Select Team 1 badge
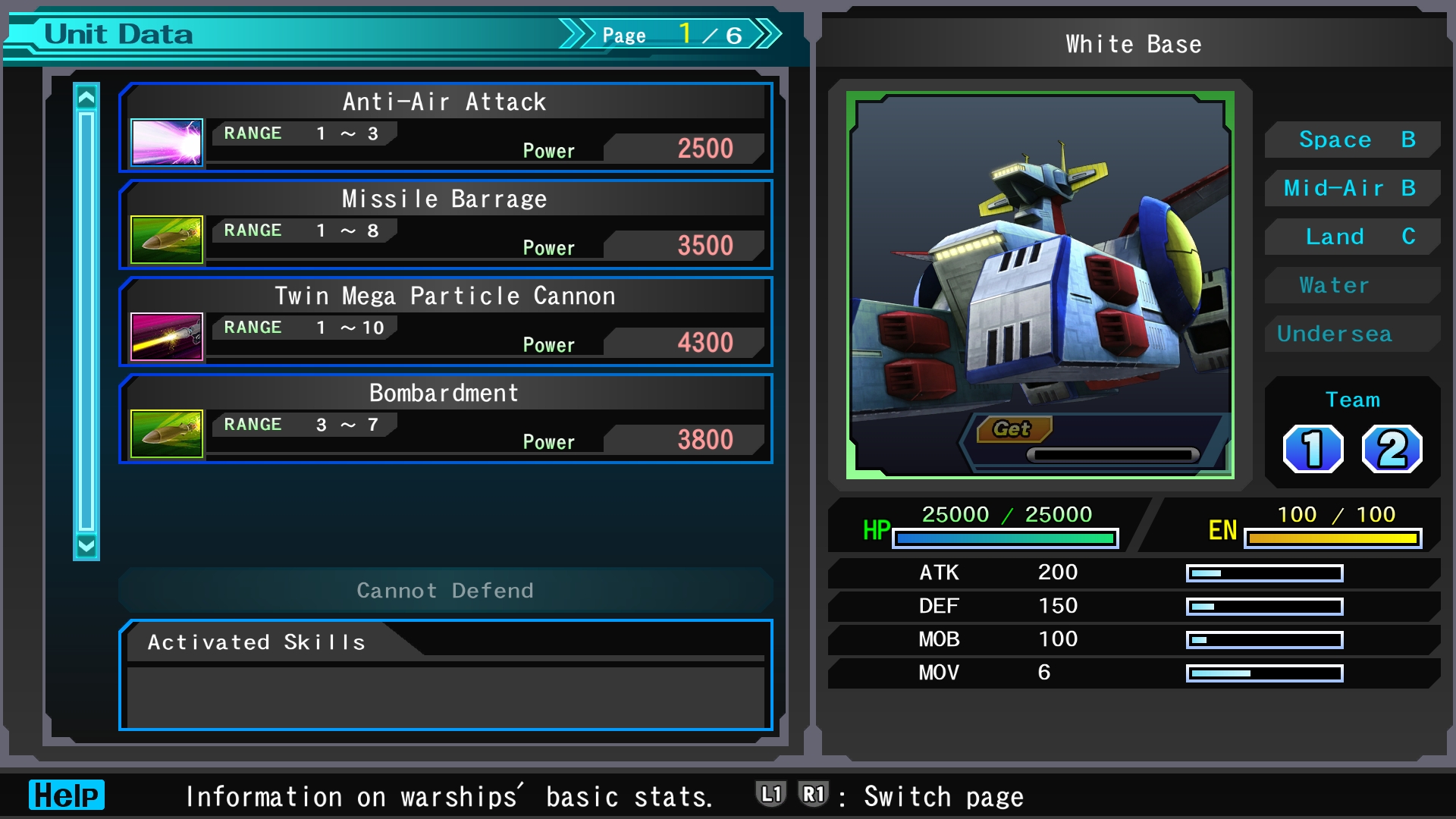 point(1313,449)
